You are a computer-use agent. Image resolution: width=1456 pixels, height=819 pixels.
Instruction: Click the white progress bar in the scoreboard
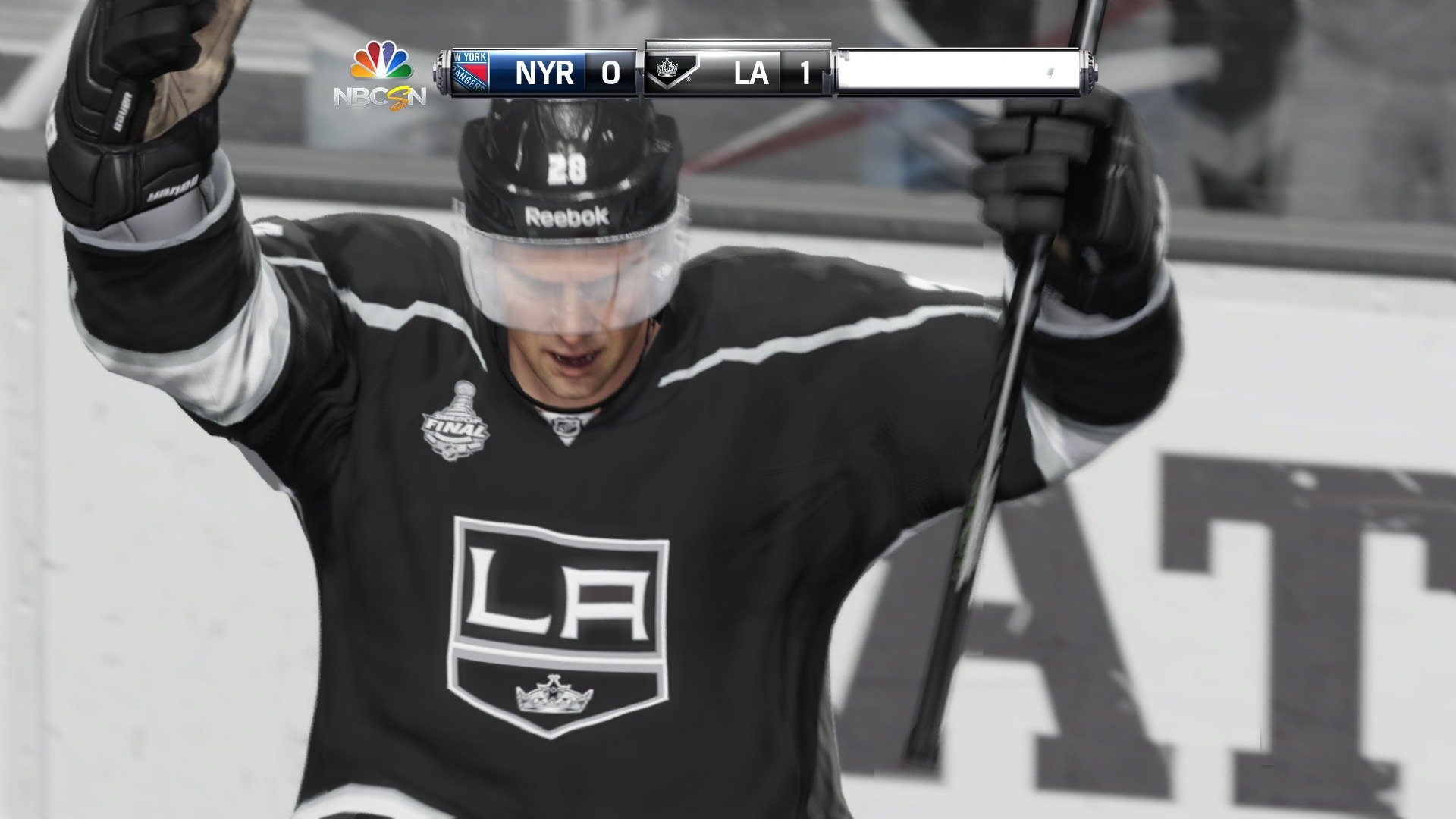(x=963, y=71)
